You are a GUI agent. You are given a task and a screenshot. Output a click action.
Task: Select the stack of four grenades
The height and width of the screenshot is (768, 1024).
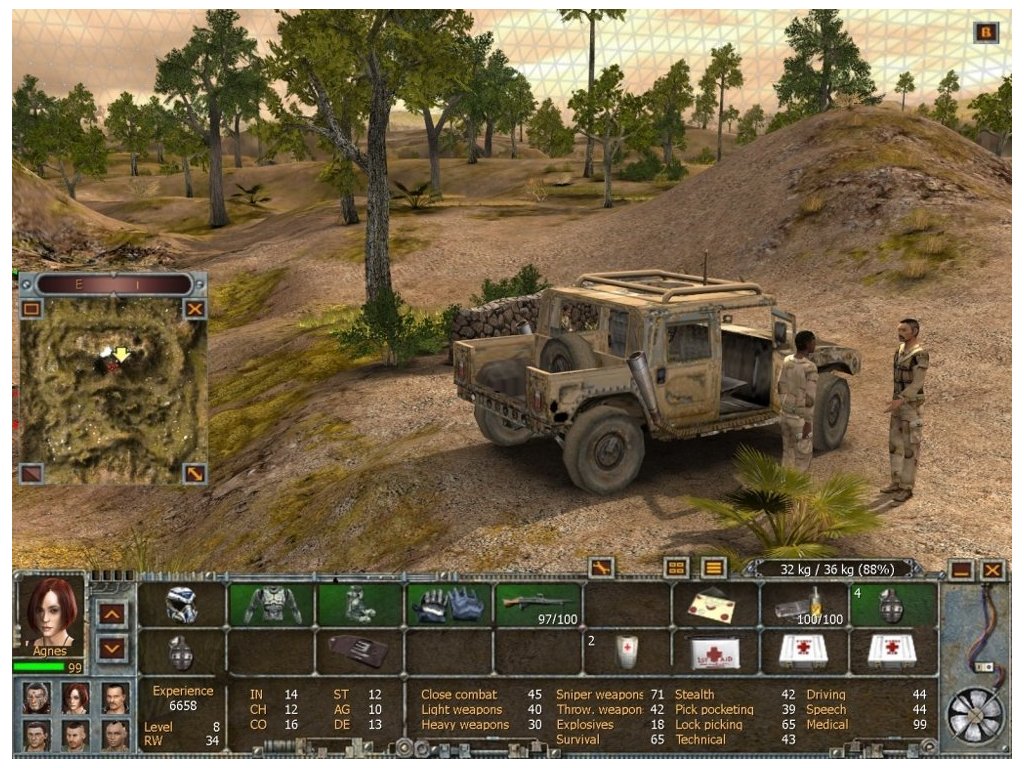[x=893, y=604]
